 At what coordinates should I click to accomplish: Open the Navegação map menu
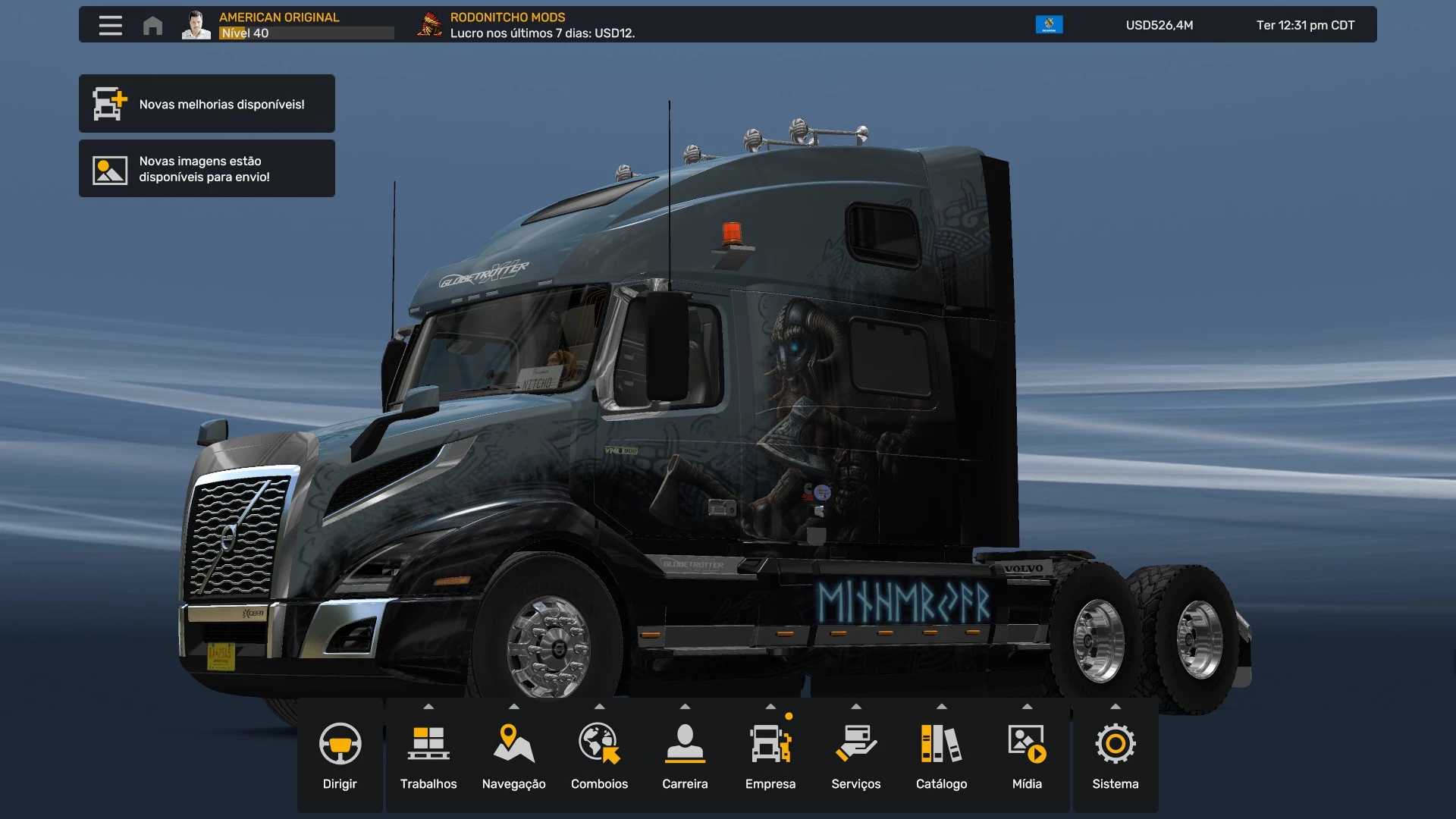[x=513, y=755]
